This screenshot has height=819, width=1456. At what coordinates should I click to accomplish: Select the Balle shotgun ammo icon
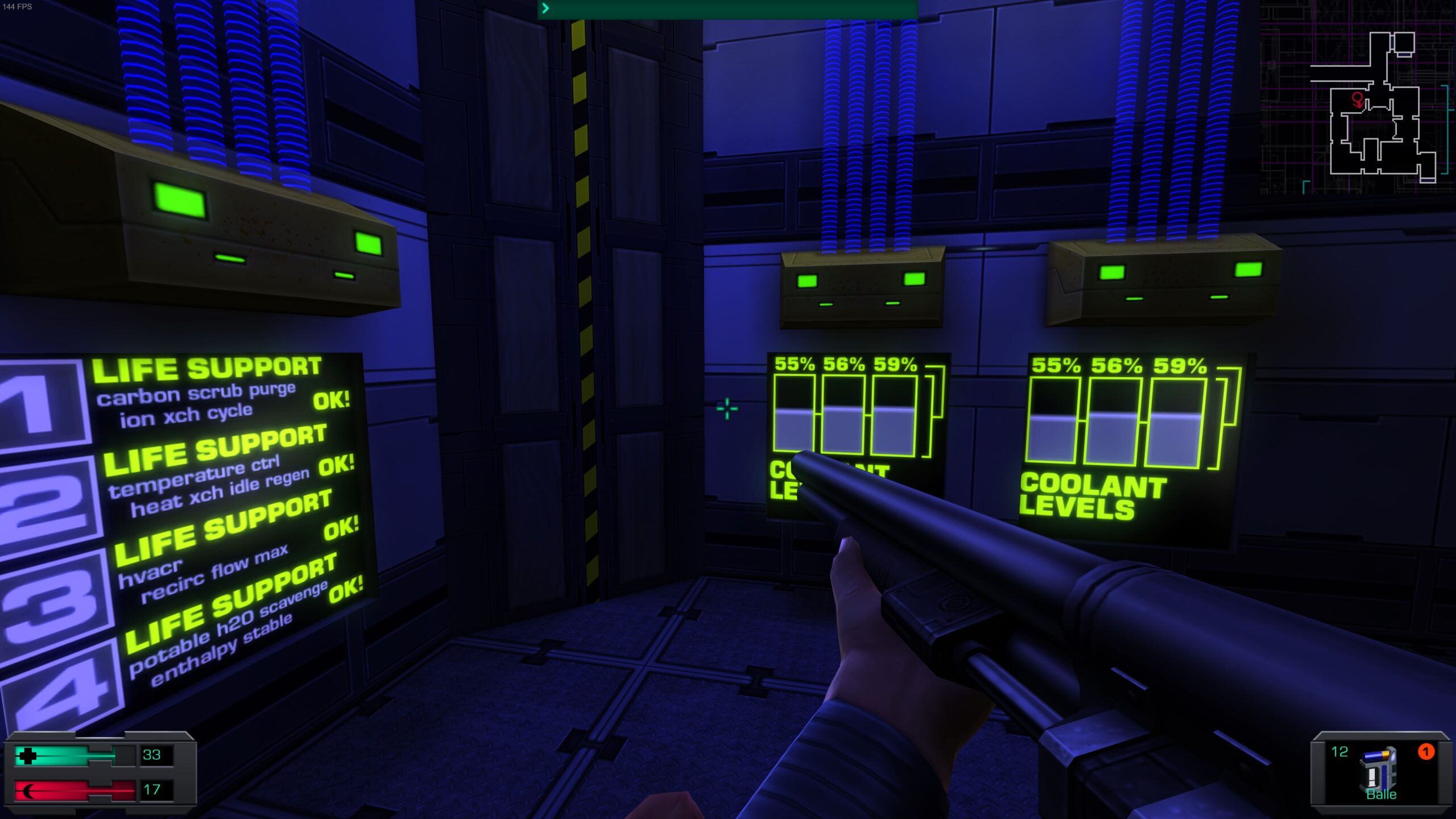(1380, 769)
